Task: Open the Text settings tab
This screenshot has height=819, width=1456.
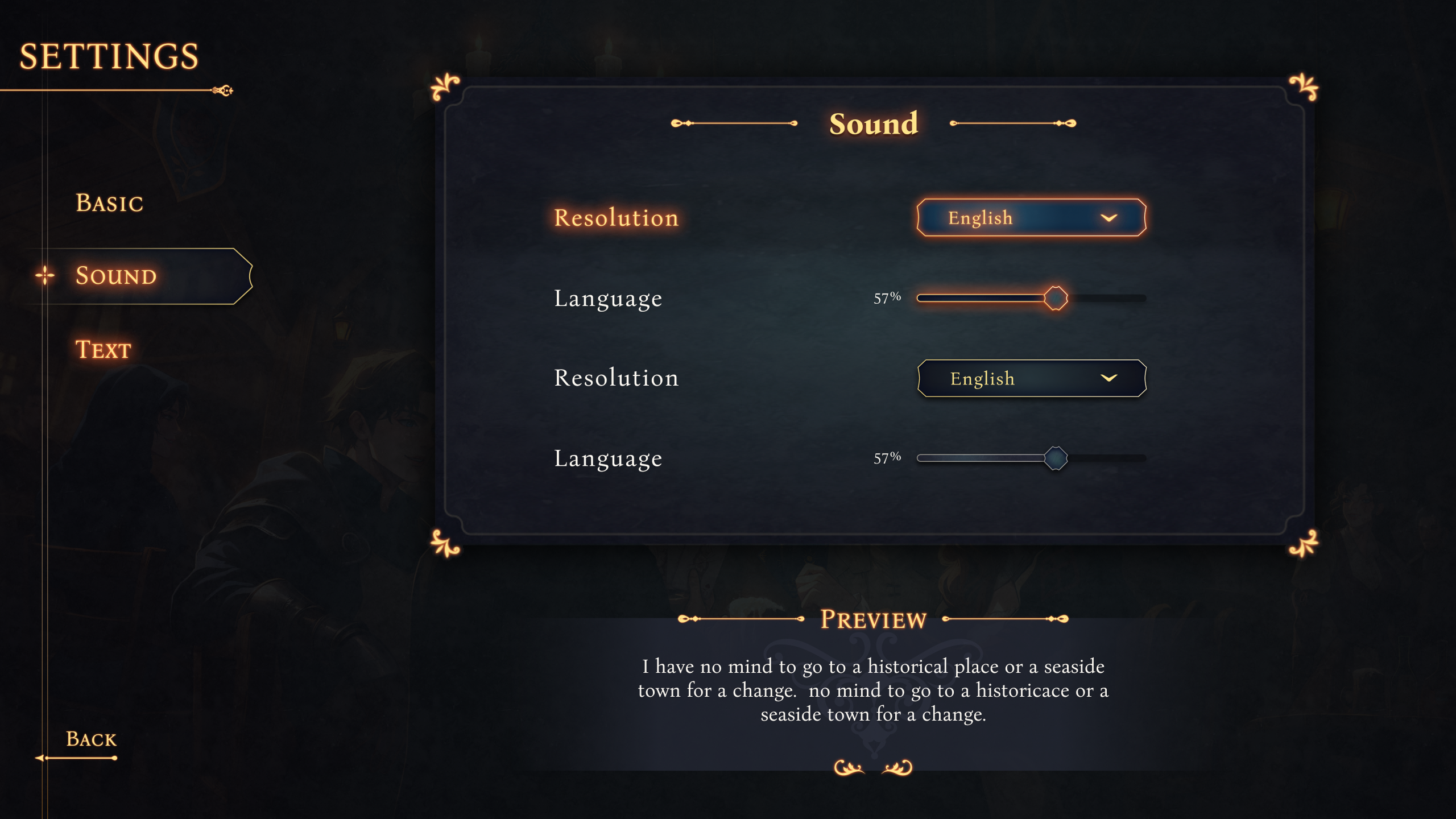Action: click(x=104, y=349)
